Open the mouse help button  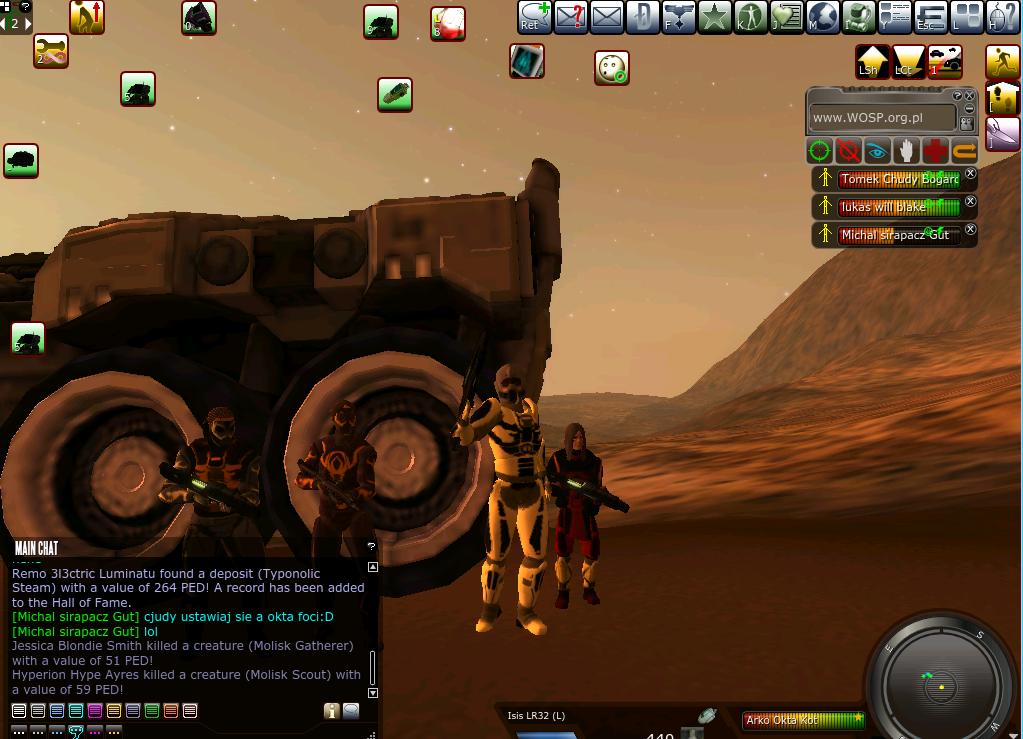pyautogui.click(x=1001, y=17)
